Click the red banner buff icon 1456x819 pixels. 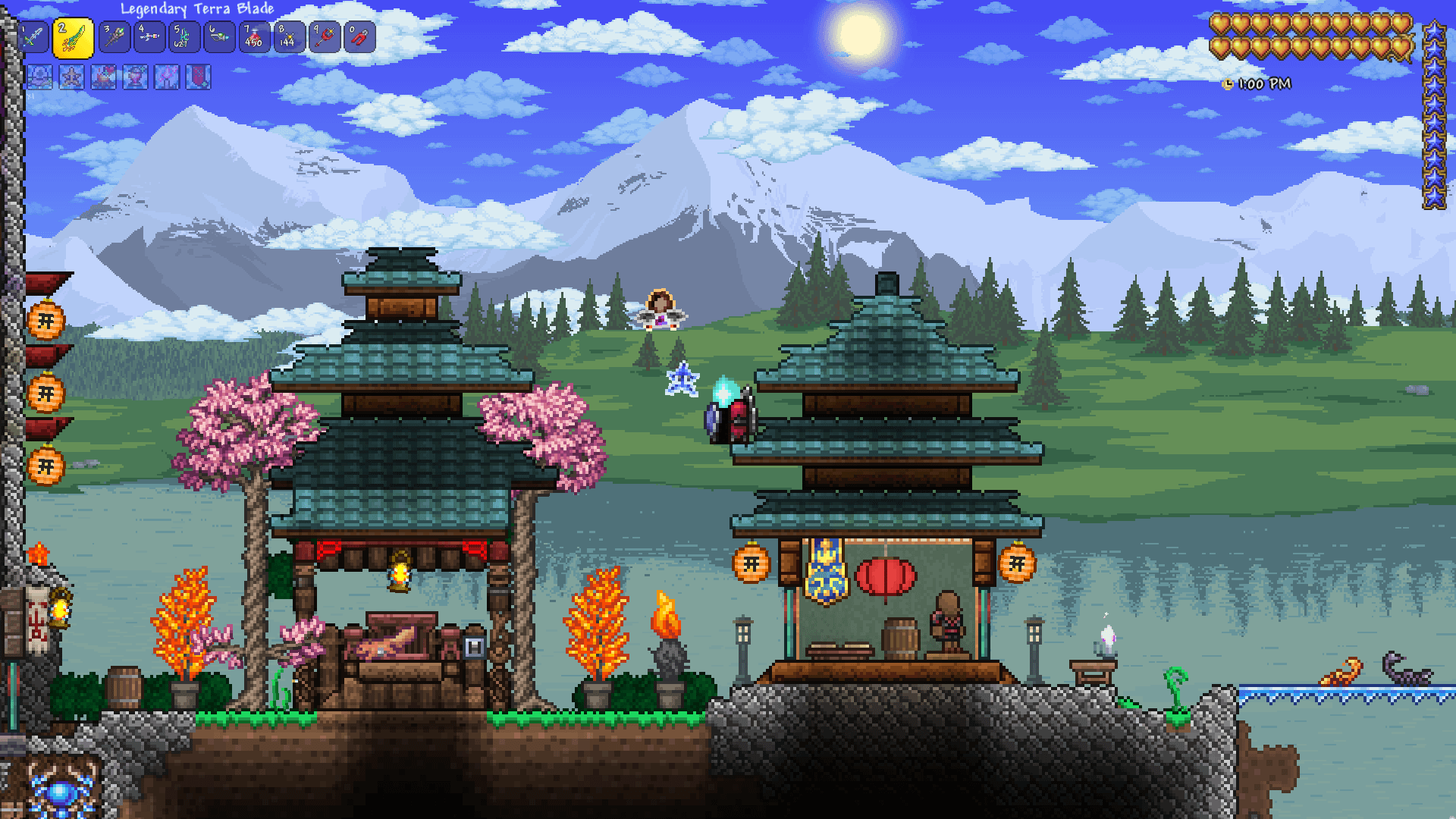[x=199, y=77]
